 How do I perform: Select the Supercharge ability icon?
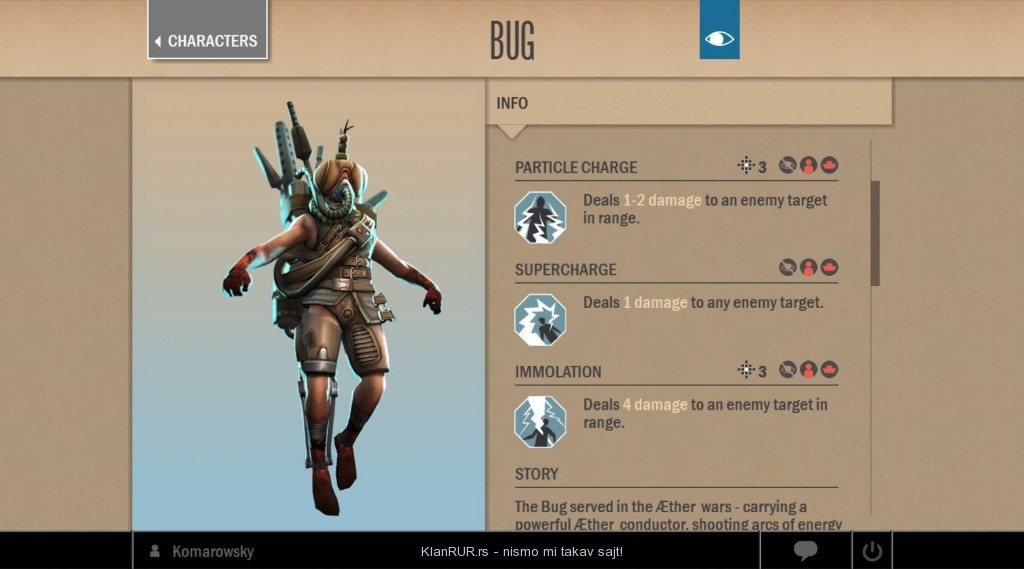(540, 319)
